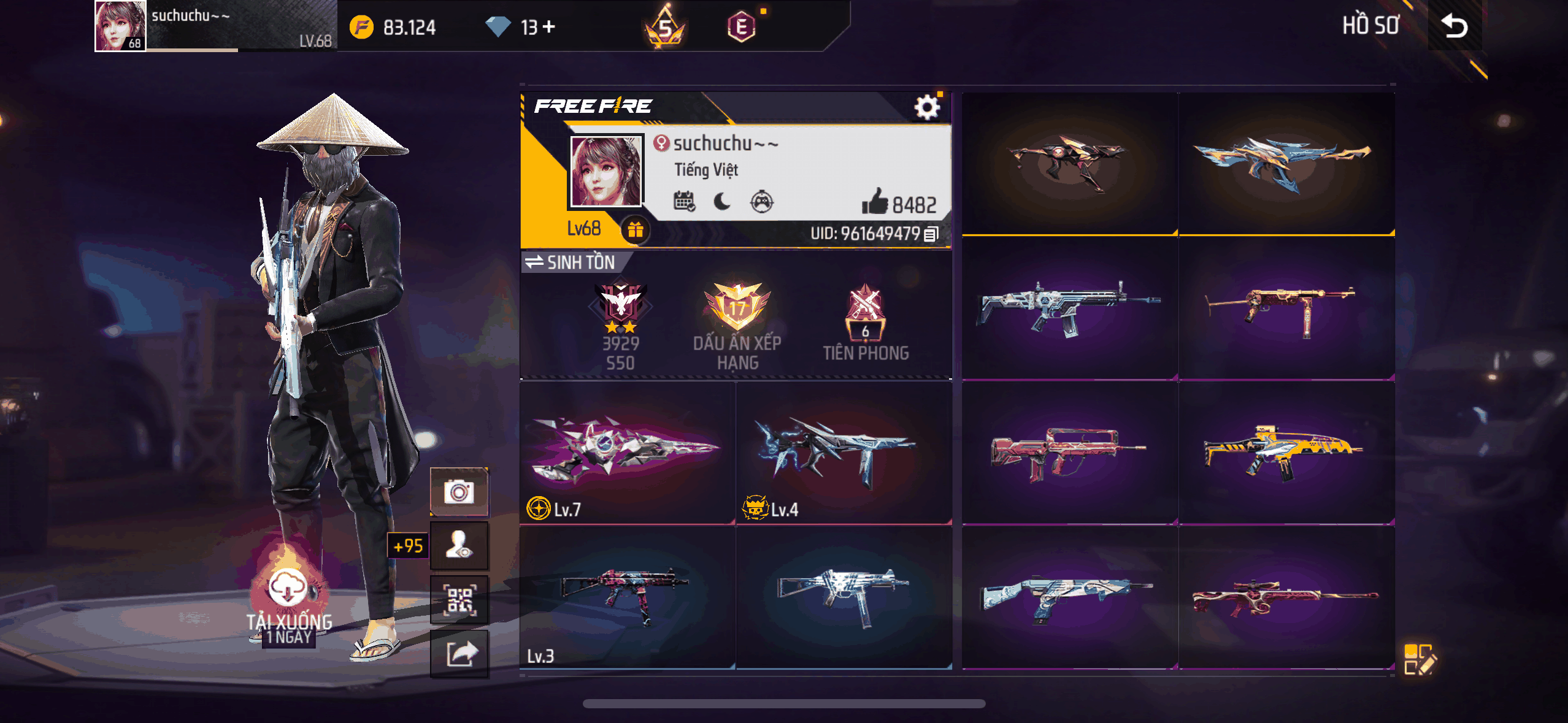Take a snapshot with the camera icon

(x=459, y=491)
